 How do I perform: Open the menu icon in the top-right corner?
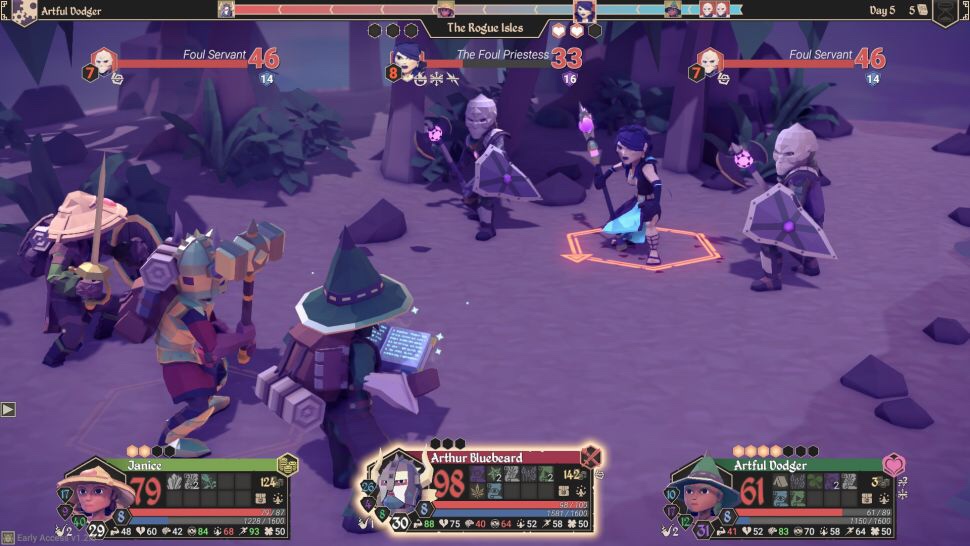[946, 12]
